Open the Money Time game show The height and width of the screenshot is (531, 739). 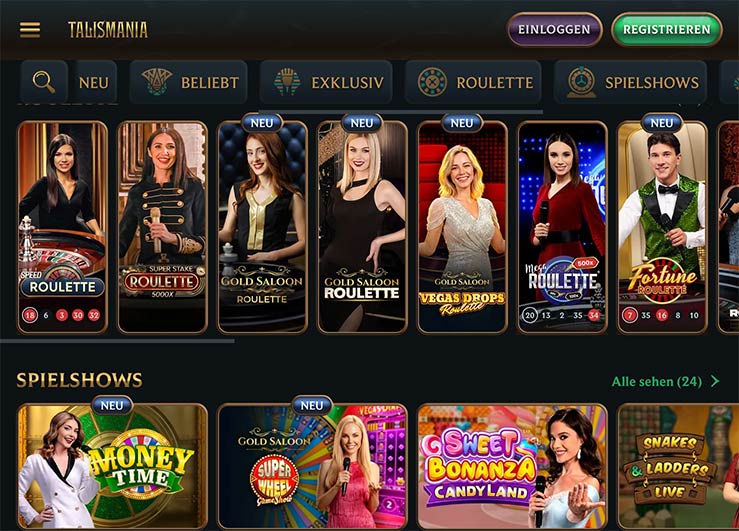click(x=112, y=466)
